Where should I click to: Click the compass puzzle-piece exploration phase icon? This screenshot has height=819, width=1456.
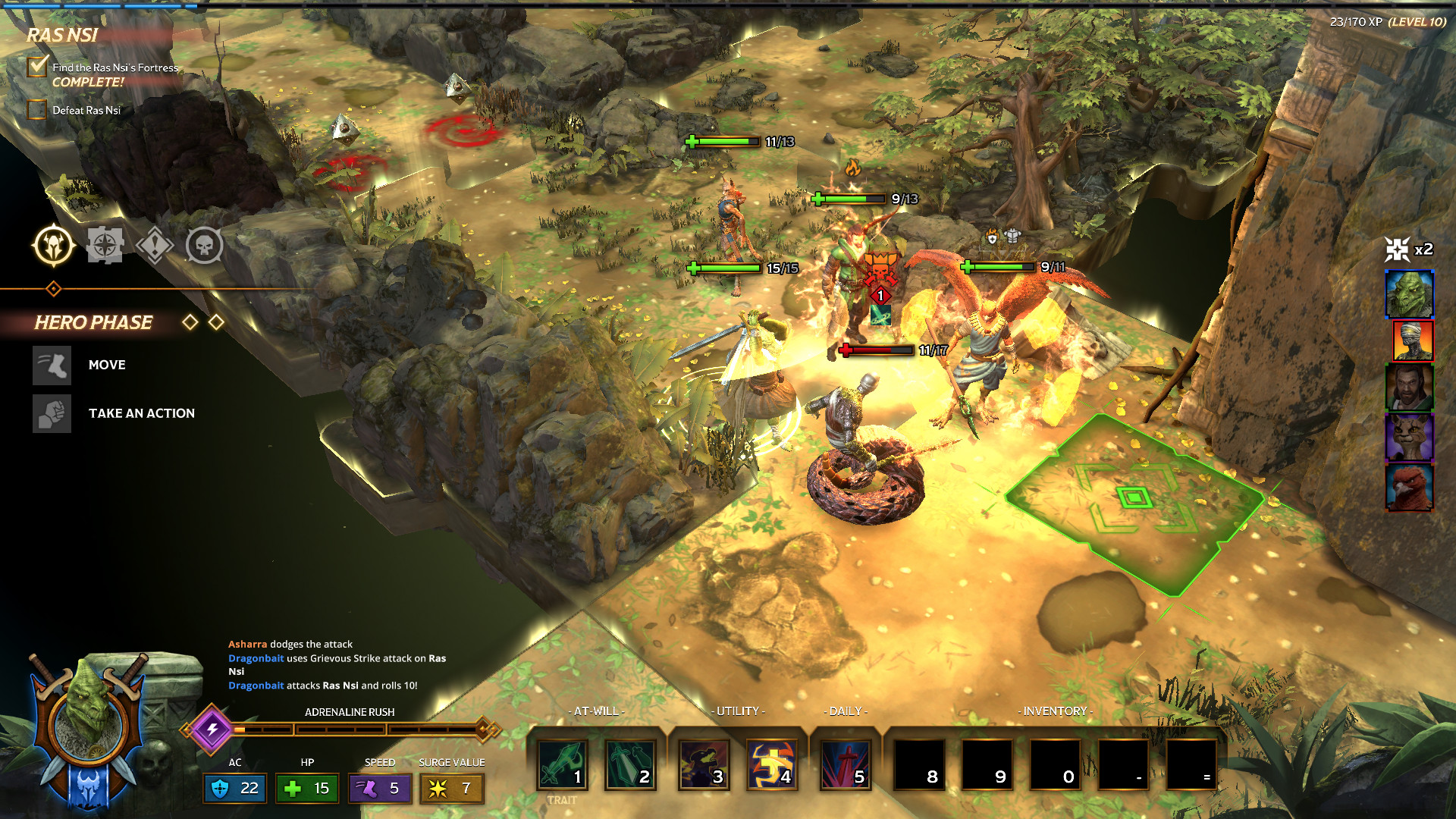[x=105, y=246]
